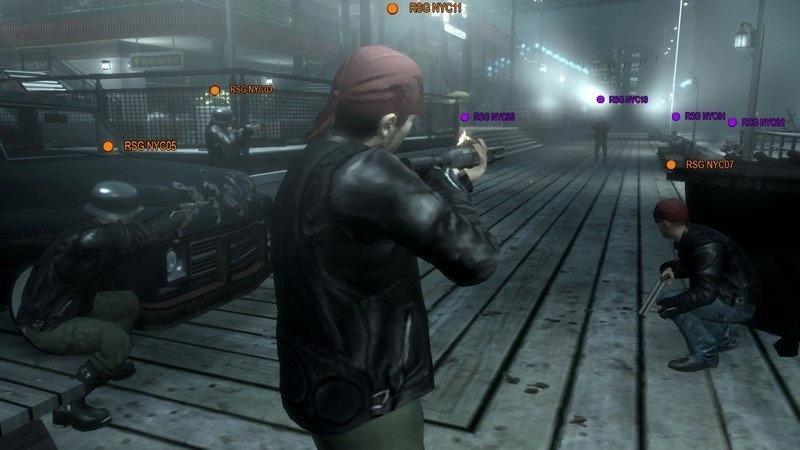The height and width of the screenshot is (450, 800).
Task: Target the RSG NYC05 player label
Action: 141,146
